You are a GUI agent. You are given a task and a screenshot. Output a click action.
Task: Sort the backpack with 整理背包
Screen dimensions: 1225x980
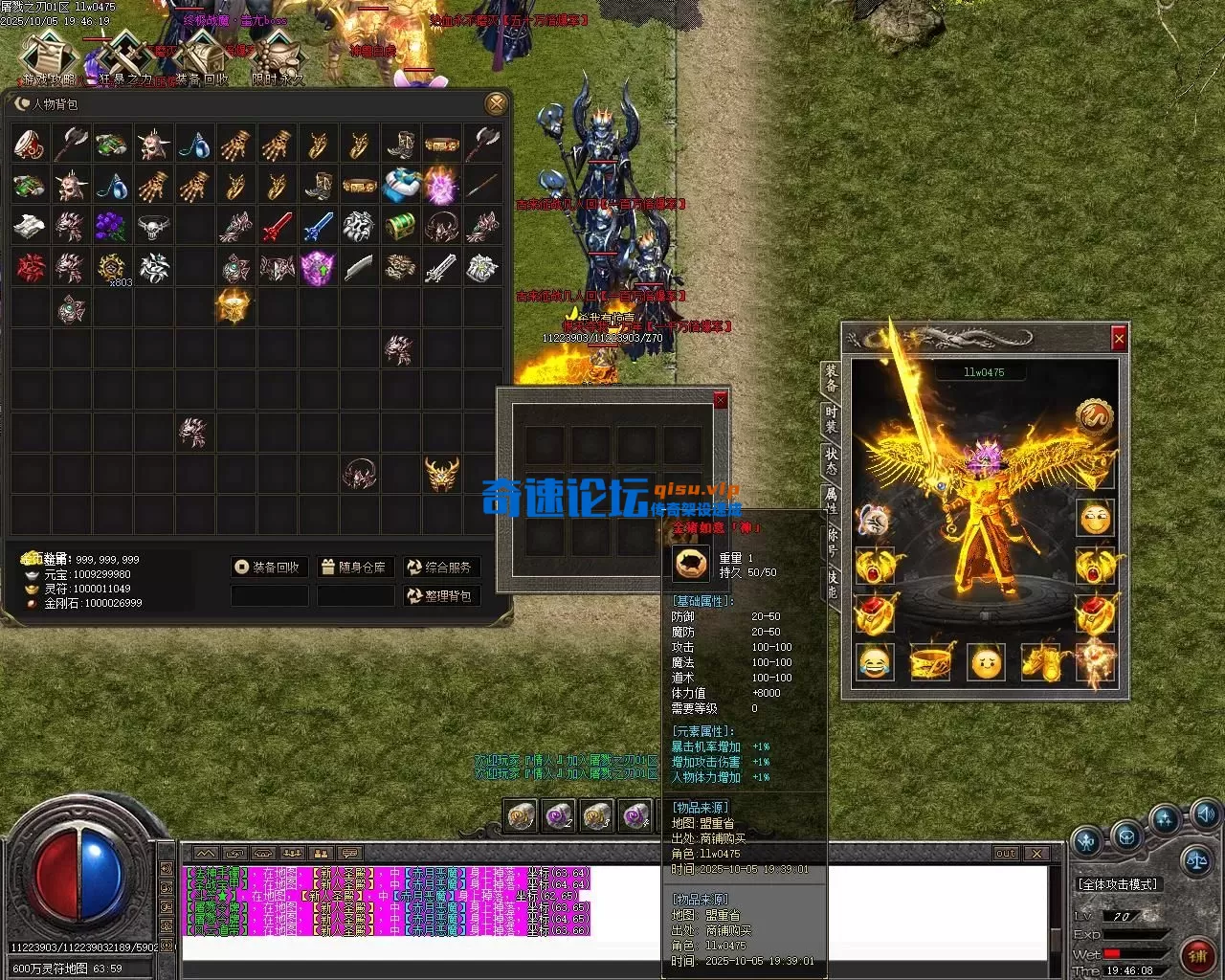(x=440, y=595)
